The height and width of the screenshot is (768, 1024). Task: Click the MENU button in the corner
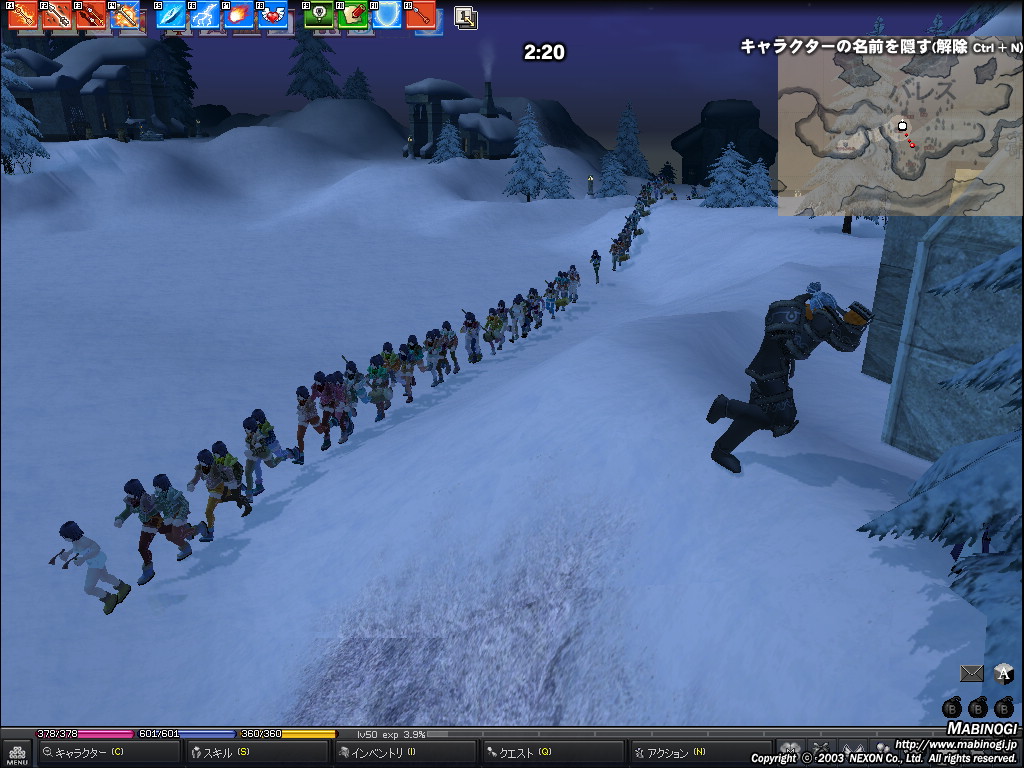point(17,753)
